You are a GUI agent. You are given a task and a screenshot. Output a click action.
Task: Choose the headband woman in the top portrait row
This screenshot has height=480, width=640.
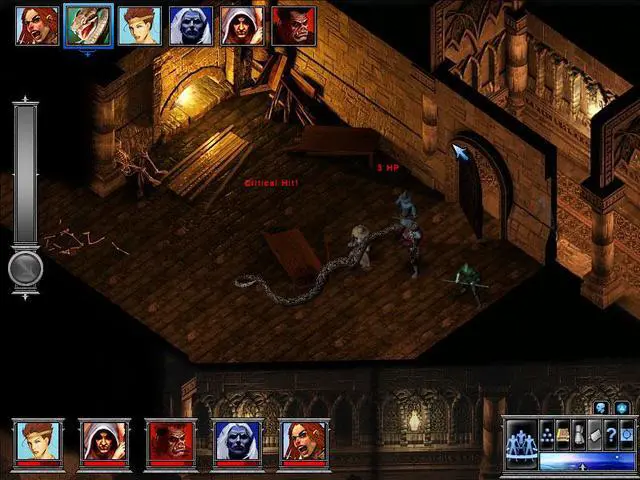click(139, 25)
